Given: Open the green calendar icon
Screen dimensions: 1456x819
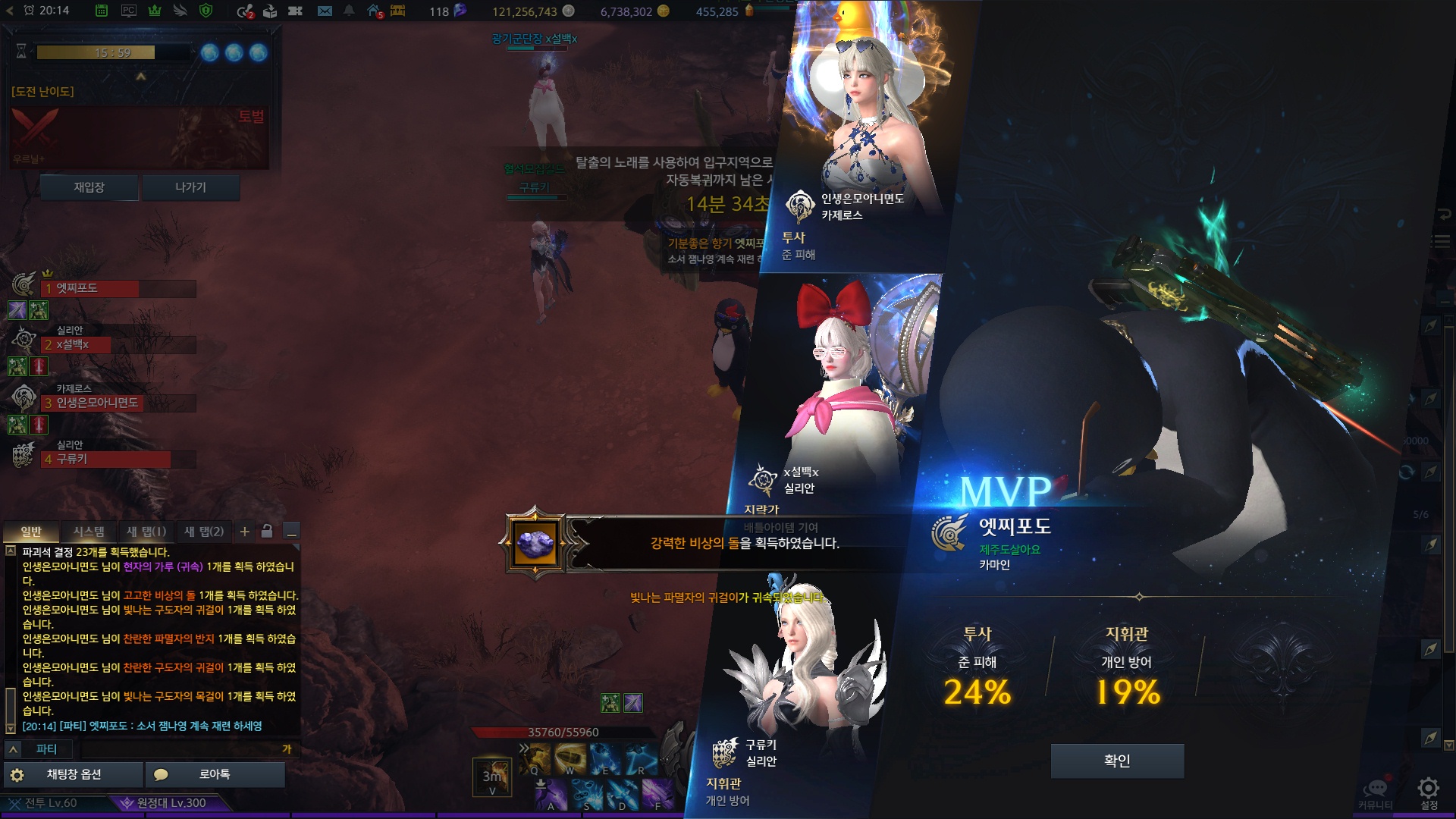Looking at the screenshot, I should (x=102, y=11).
